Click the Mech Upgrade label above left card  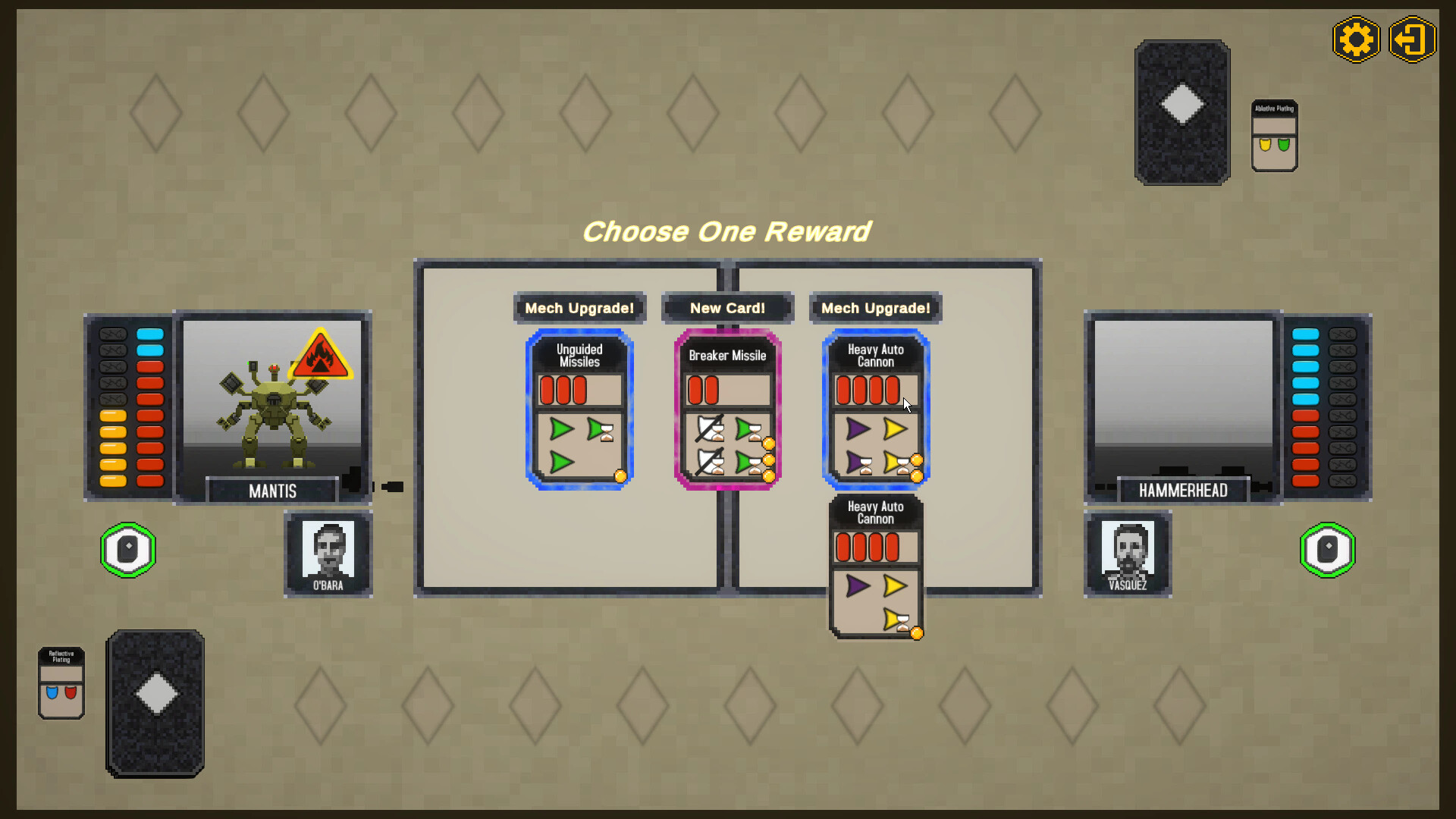click(579, 308)
